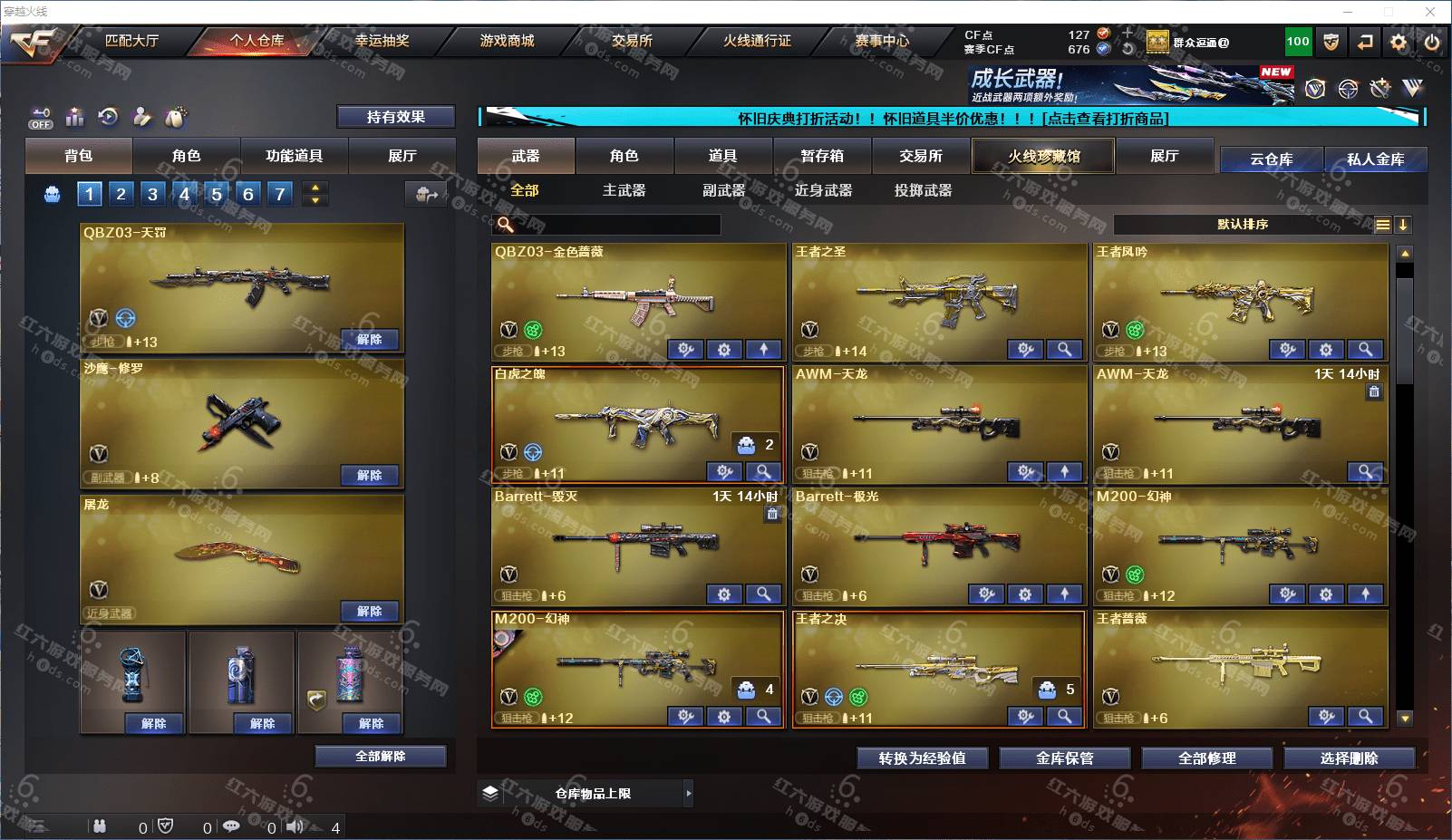Open the 功能道具 tab in left panel
The height and width of the screenshot is (840, 1452).
click(294, 156)
